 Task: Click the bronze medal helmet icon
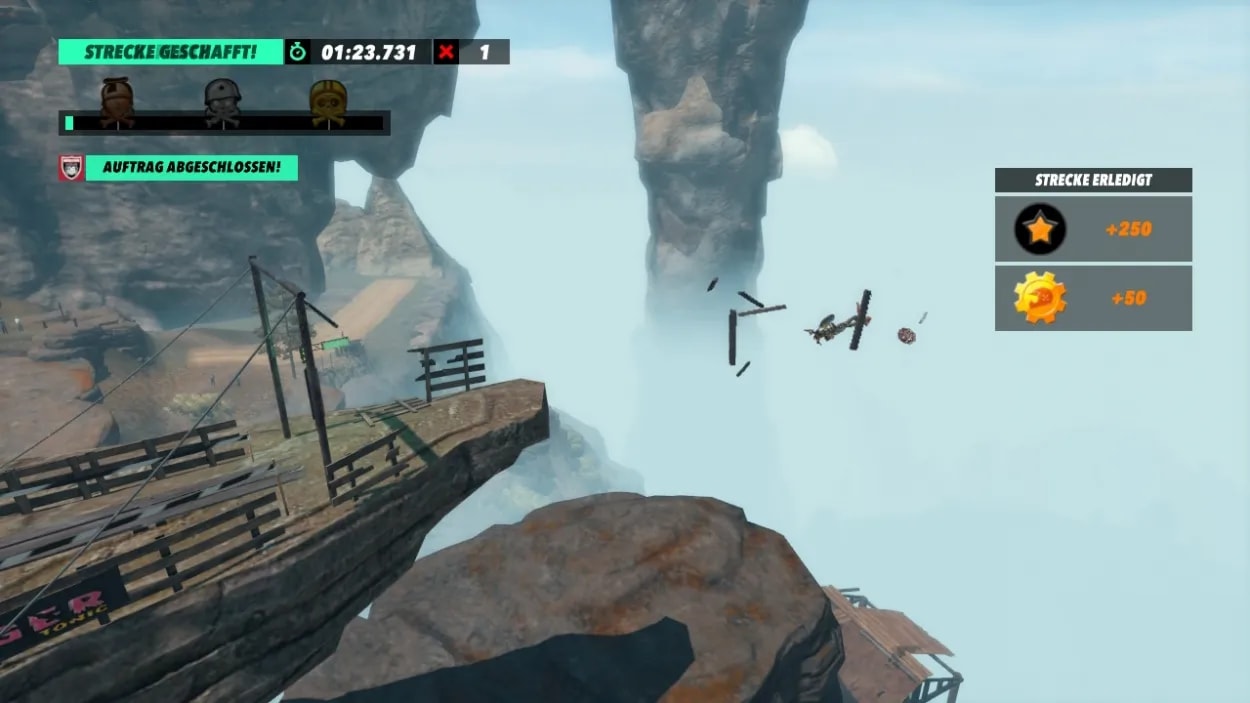[x=116, y=101]
